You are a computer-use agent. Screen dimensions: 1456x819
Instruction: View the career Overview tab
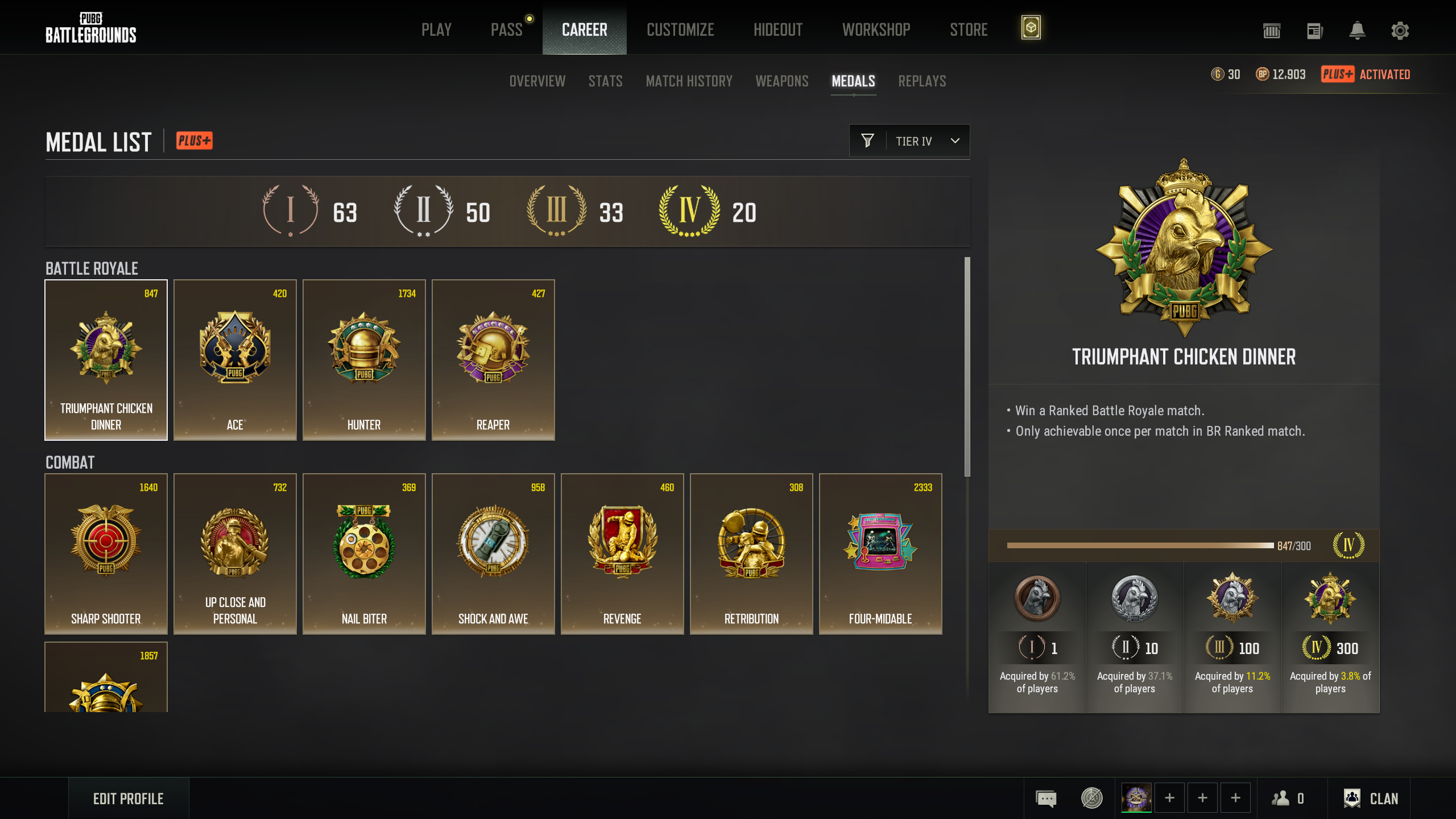[537, 81]
